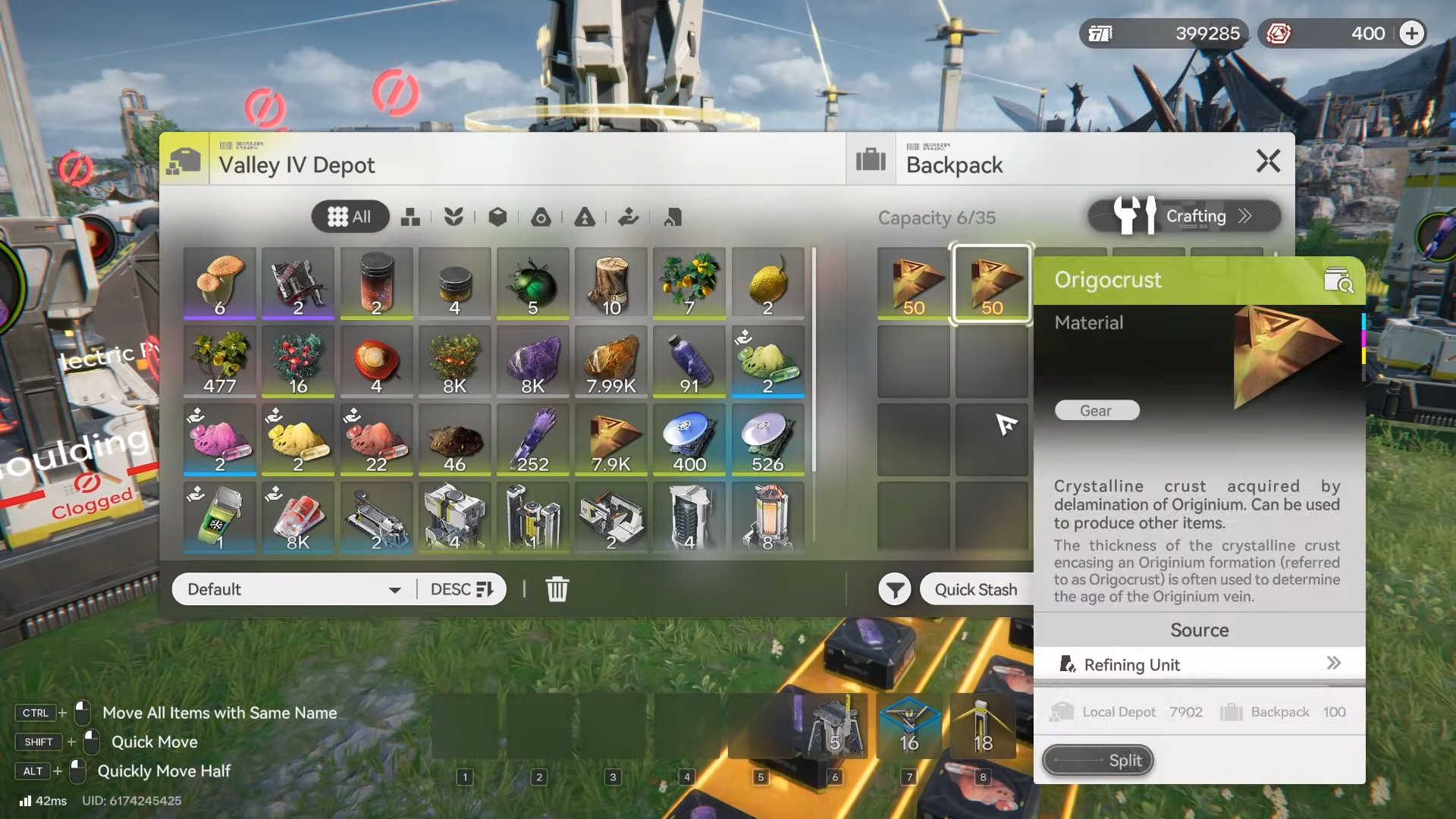Select the blue disc item with 400
The height and width of the screenshot is (819, 1456).
coord(689,440)
